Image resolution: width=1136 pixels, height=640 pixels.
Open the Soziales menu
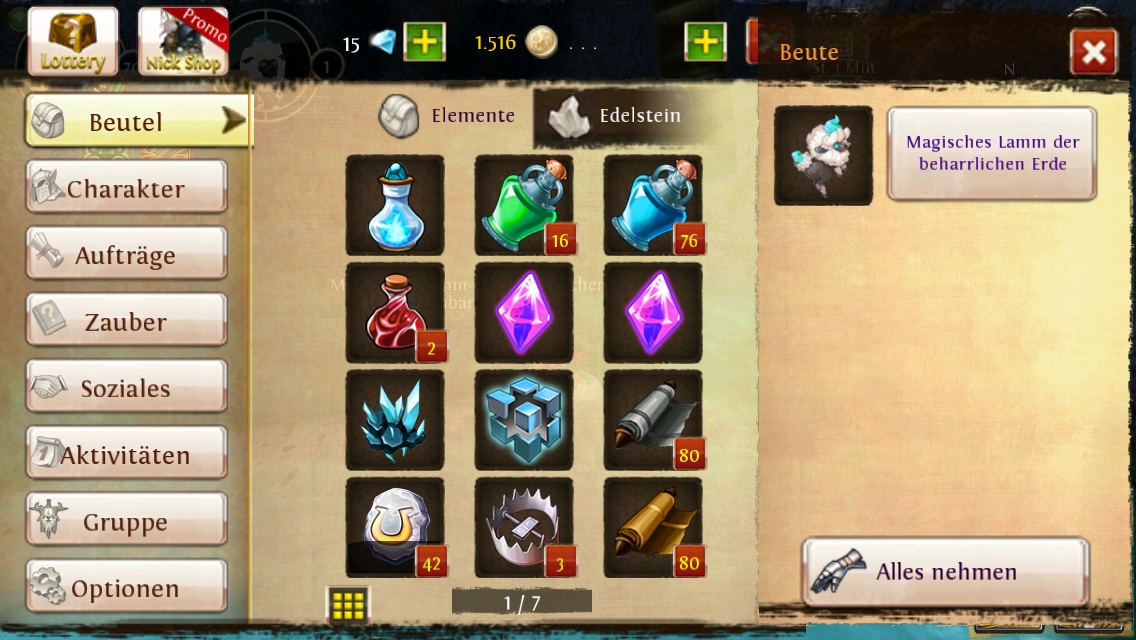[127, 388]
